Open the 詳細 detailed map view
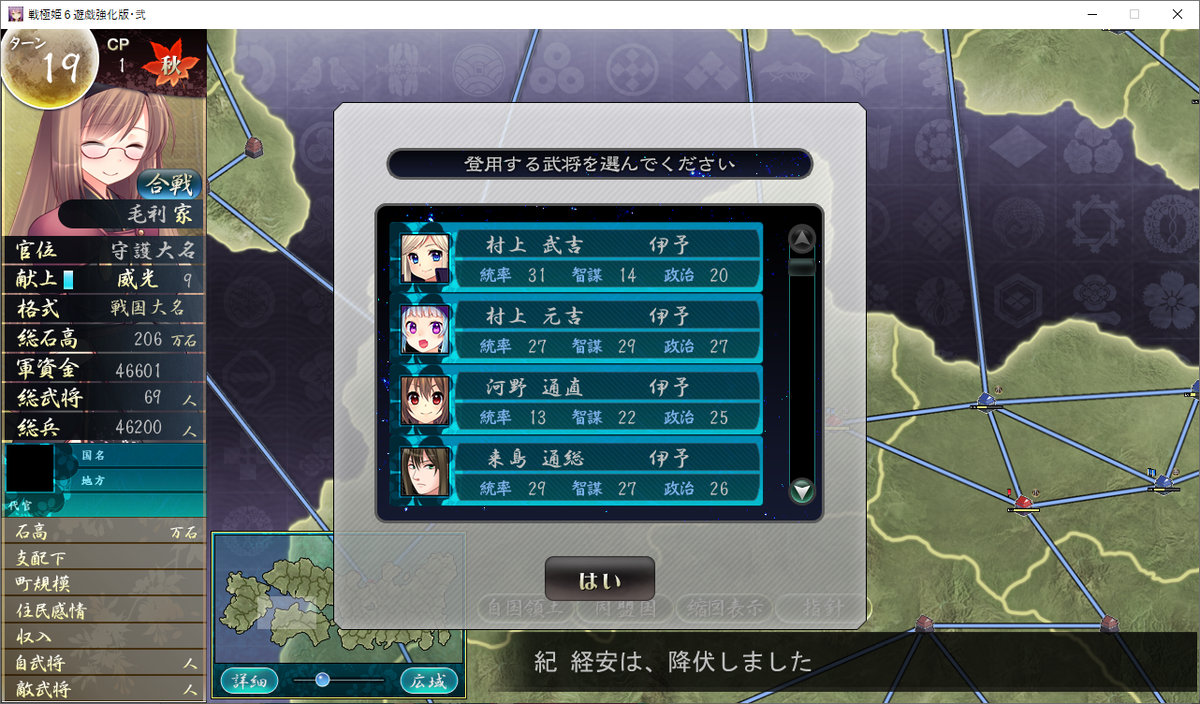The height and width of the screenshot is (704, 1200). 249,681
